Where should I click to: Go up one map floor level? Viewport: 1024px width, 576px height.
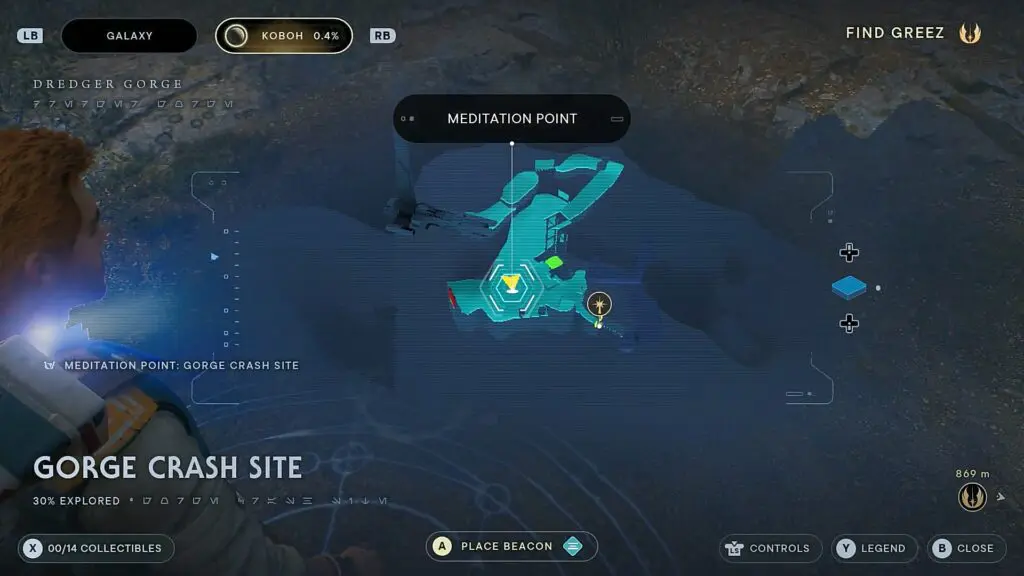tap(849, 253)
